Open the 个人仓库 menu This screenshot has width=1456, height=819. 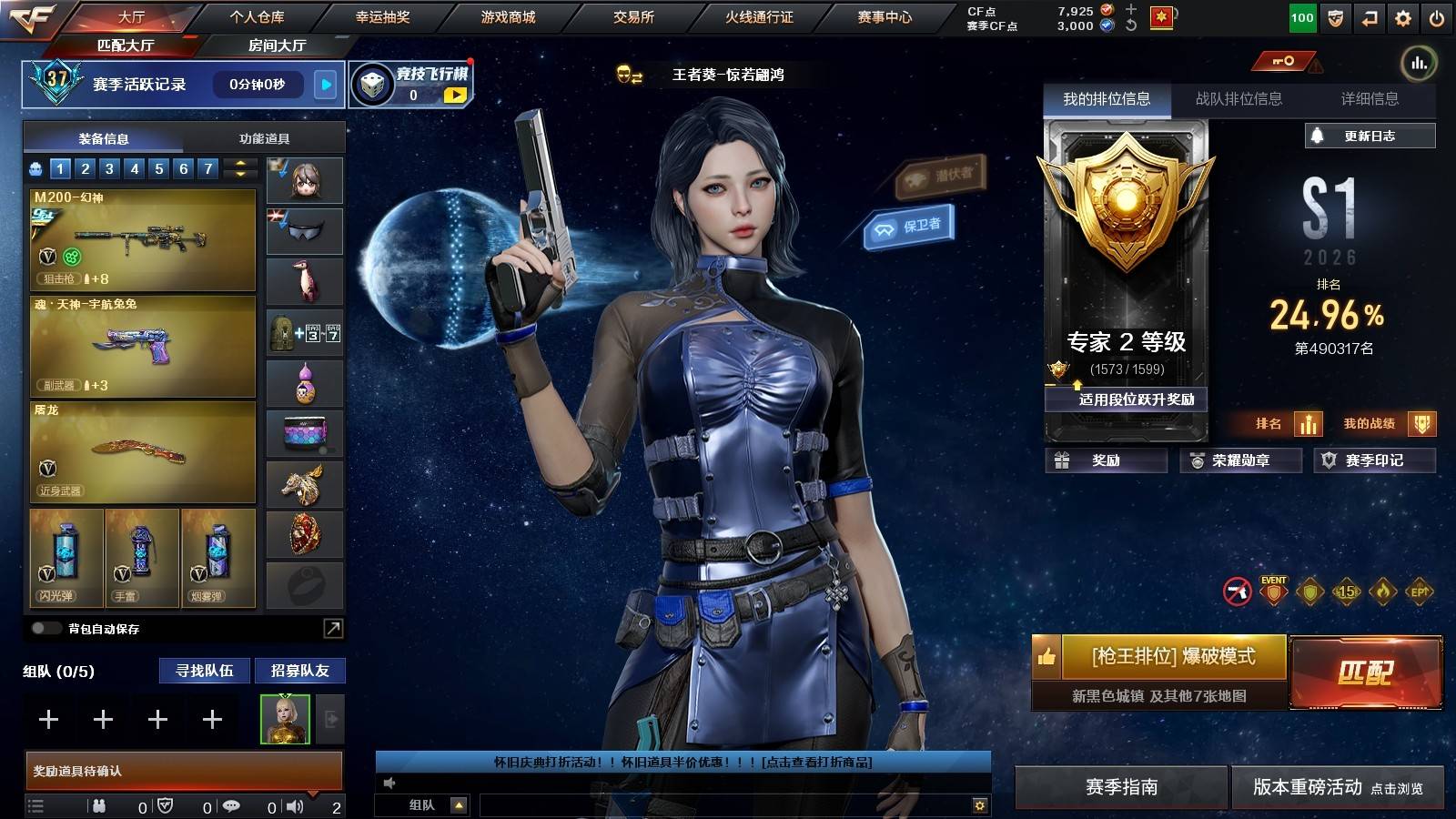tap(257, 17)
